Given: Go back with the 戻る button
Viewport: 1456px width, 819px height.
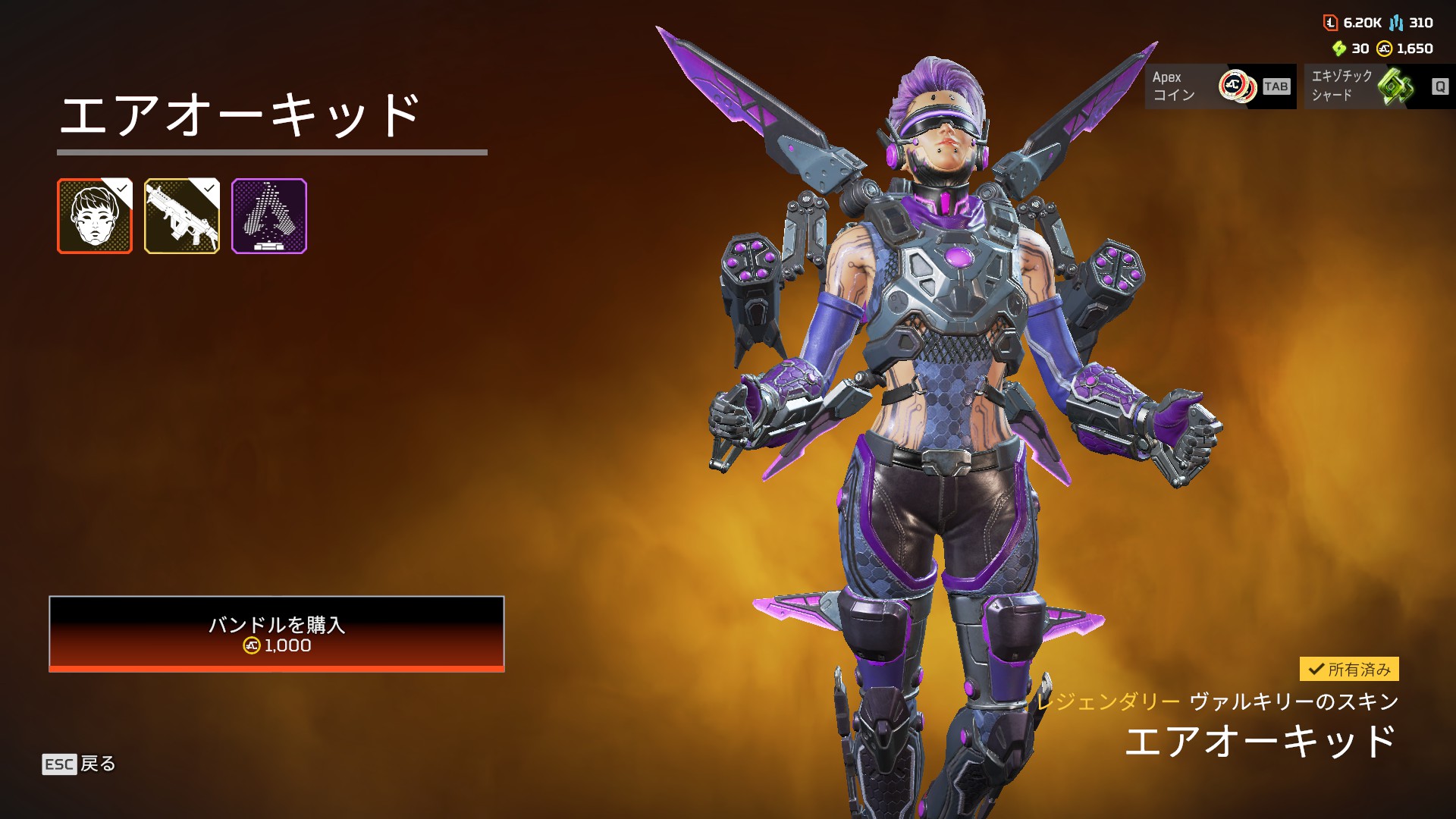Looking at the screenshot, I should 79,764.
